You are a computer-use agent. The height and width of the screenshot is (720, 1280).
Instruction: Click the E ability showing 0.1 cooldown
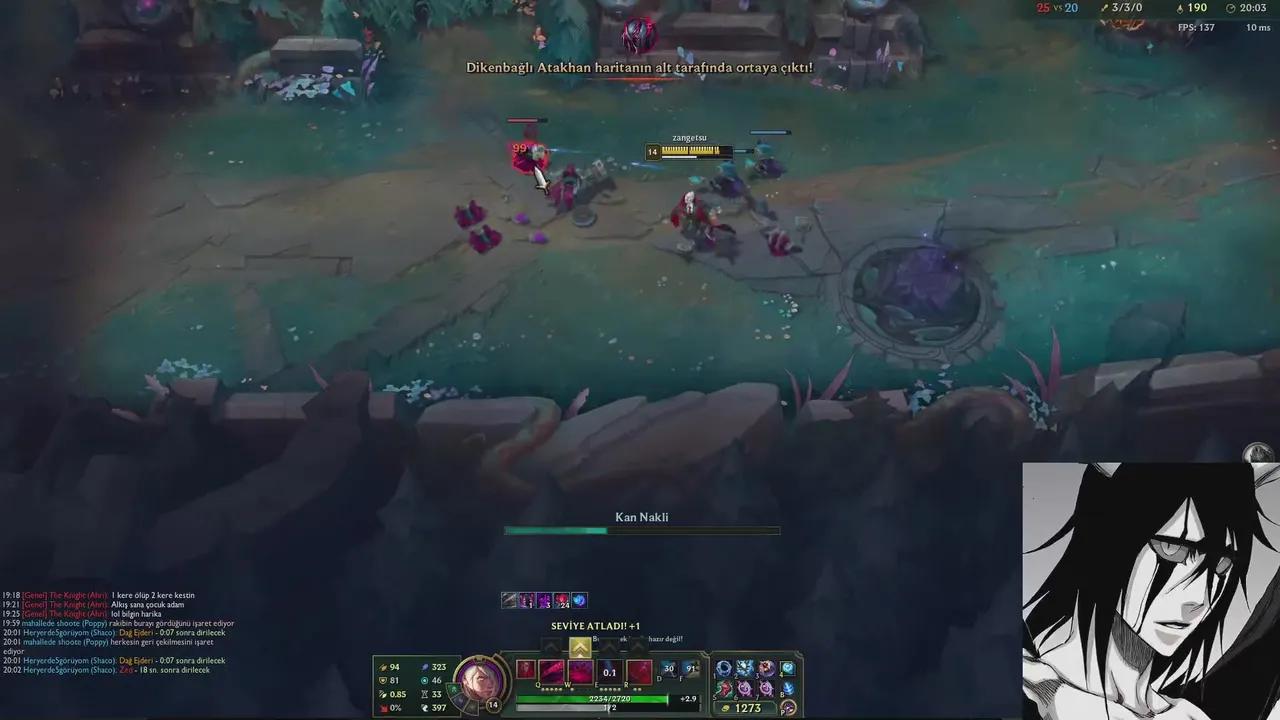point(609,672)
